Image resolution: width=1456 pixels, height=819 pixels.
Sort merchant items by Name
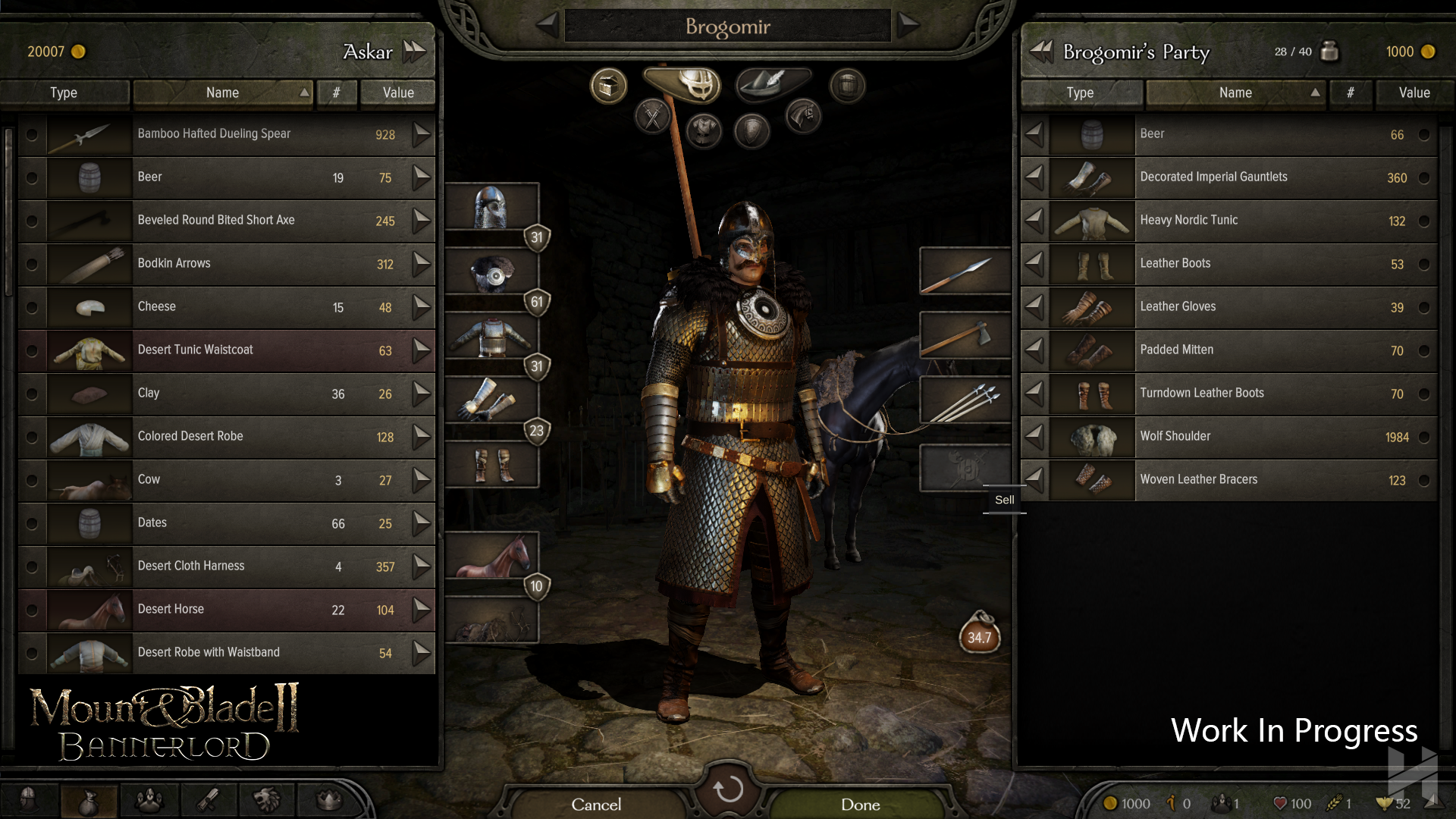[x=222, y=93]
